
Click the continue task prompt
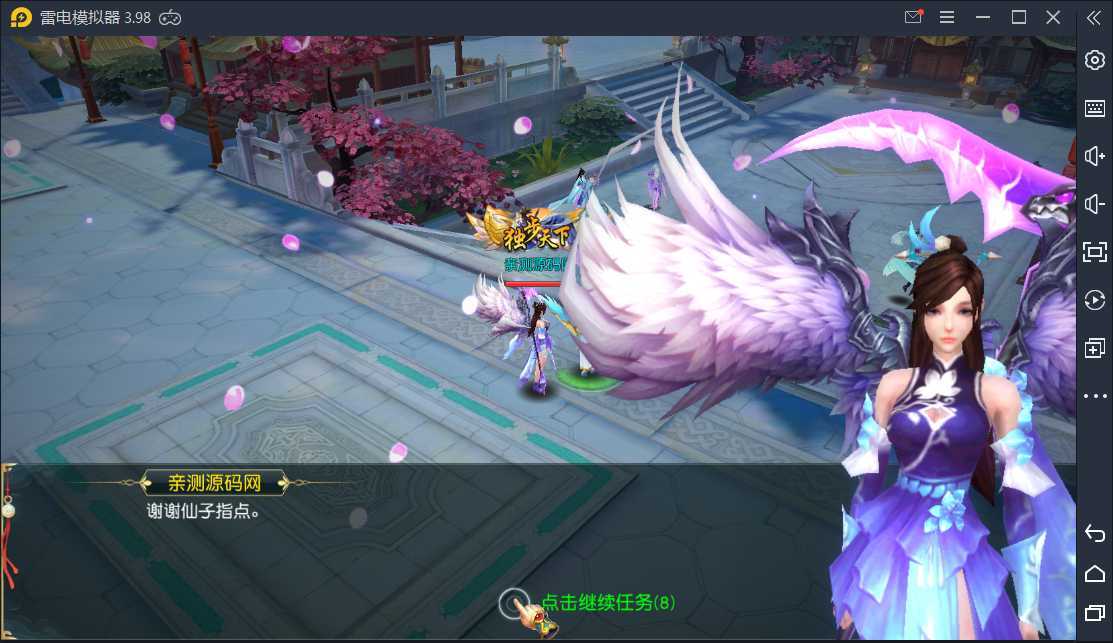pos(606,602)
